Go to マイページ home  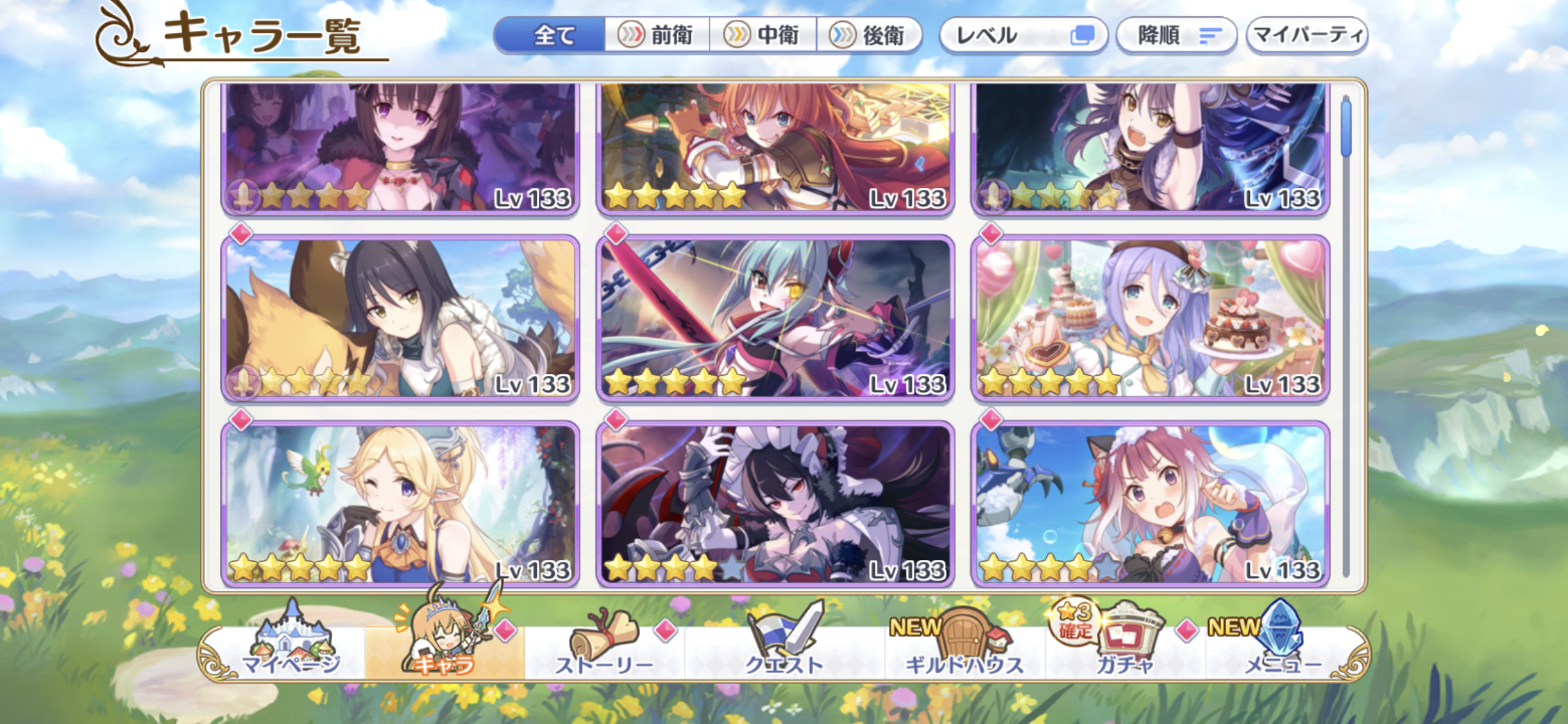(291, 650)
